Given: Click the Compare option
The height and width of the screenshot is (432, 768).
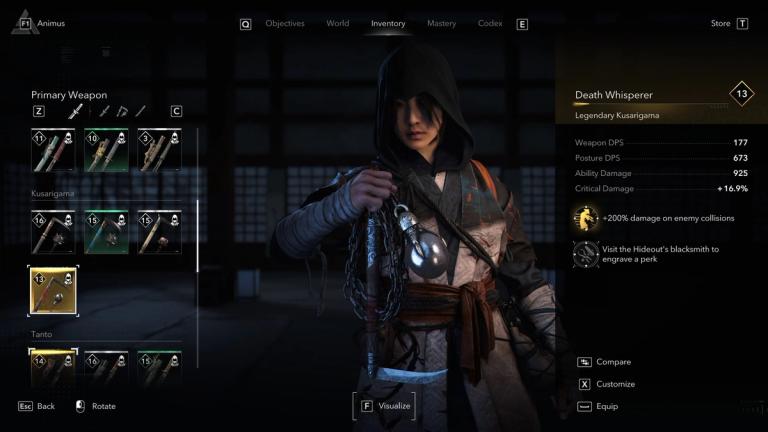Looking at the screenshot, I should pyautogui.click(x=613, y=362).
